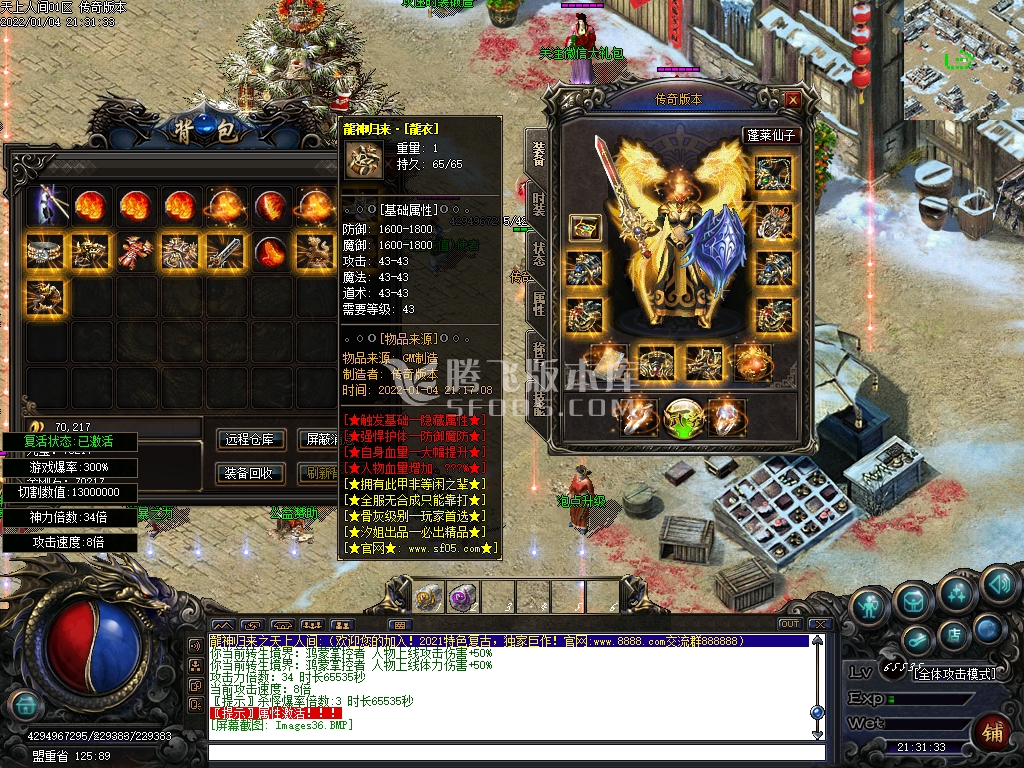Toggle the 全体攻击模式 attack mode label
Viewport: 1024px width, 768px height.
[956, 674]
